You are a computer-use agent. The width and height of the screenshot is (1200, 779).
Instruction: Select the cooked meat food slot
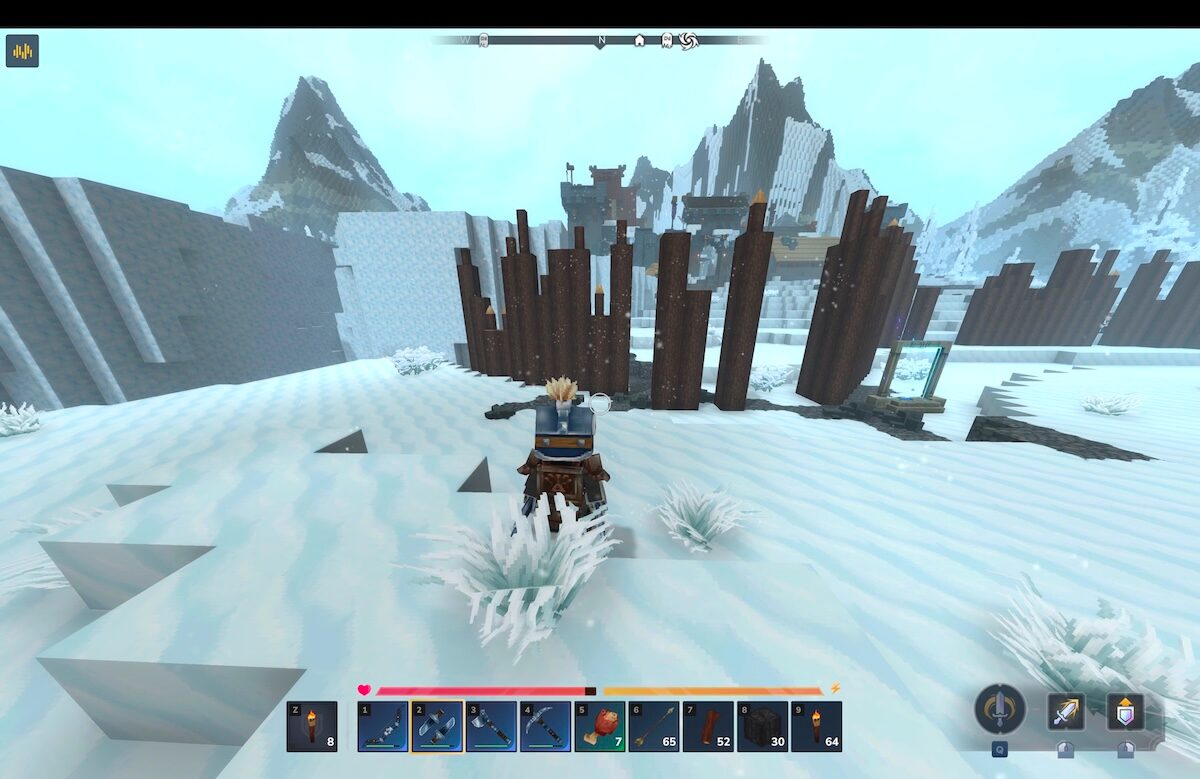pyautogui.click(x=600, y=726)
